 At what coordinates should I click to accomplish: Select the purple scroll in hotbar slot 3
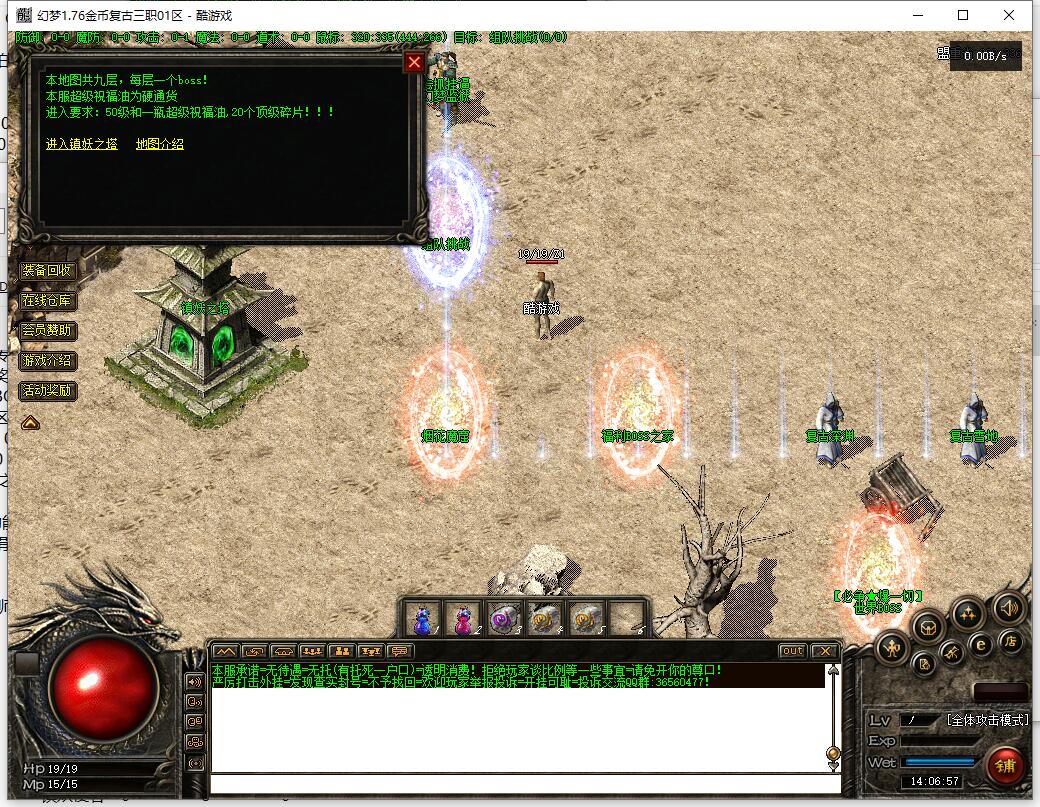(503, 619)
